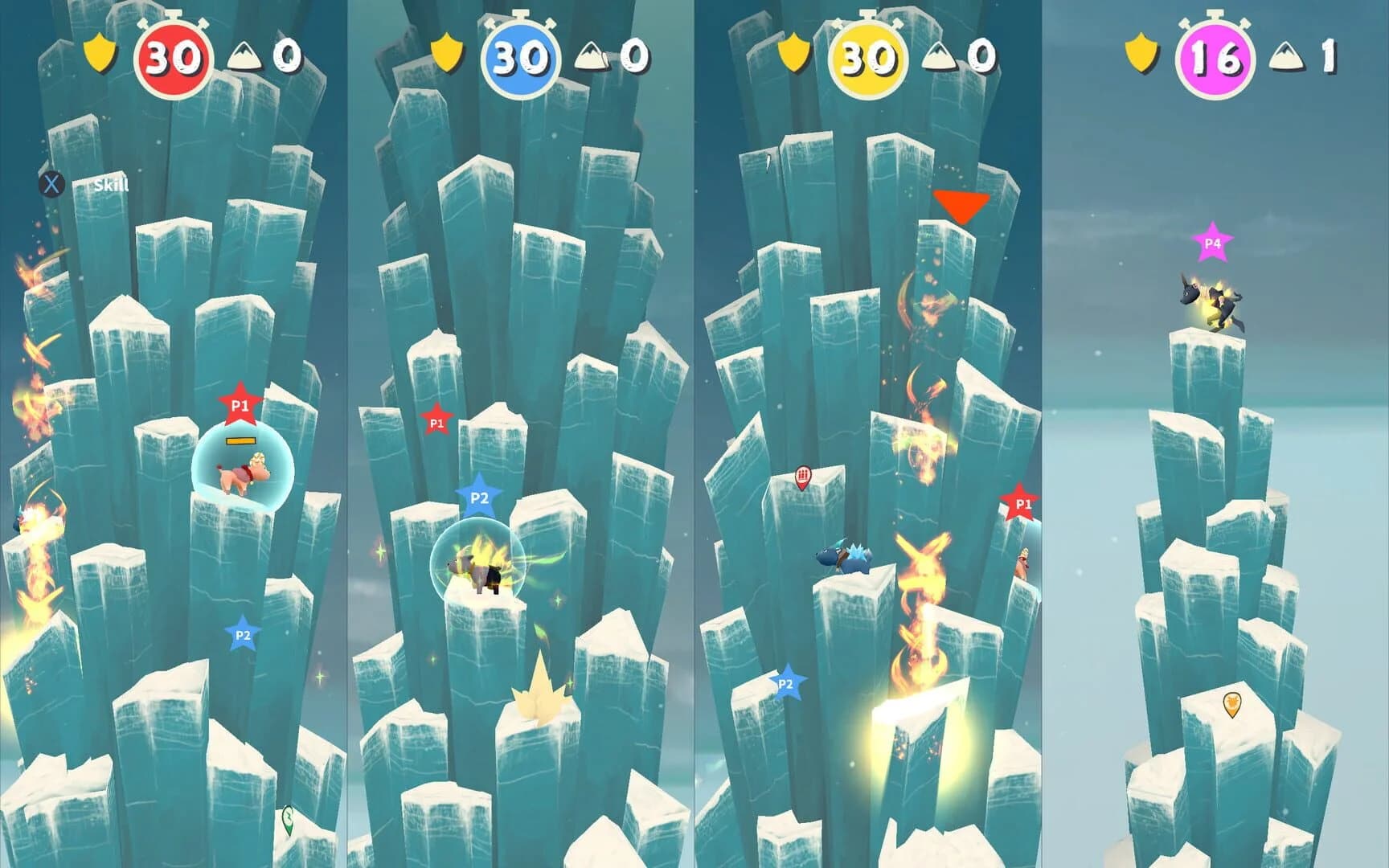Viewport: 1389px width, 868px height.
Task: Click the pink P4 star marker
Action: [1214, 241]
